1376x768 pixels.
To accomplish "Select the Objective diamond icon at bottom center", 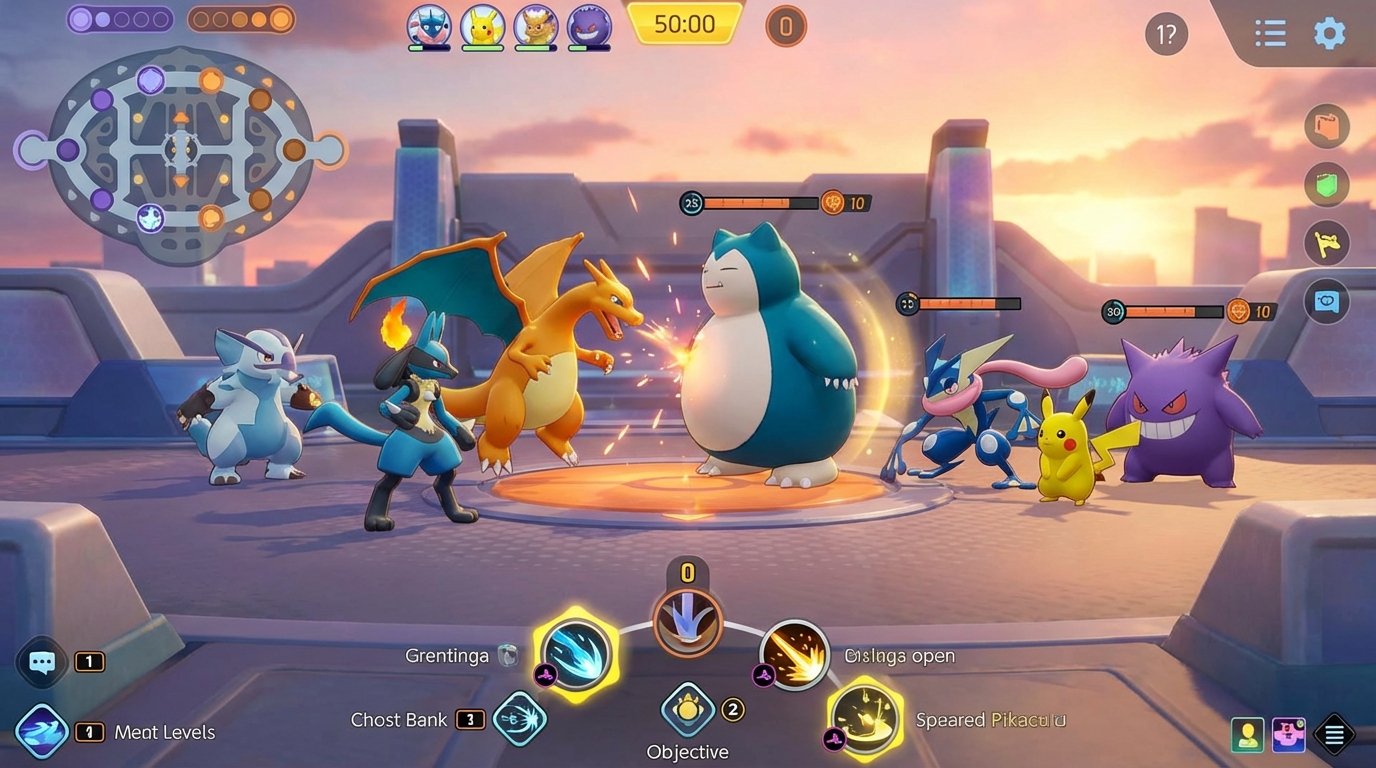I will [x=687, y=708].
